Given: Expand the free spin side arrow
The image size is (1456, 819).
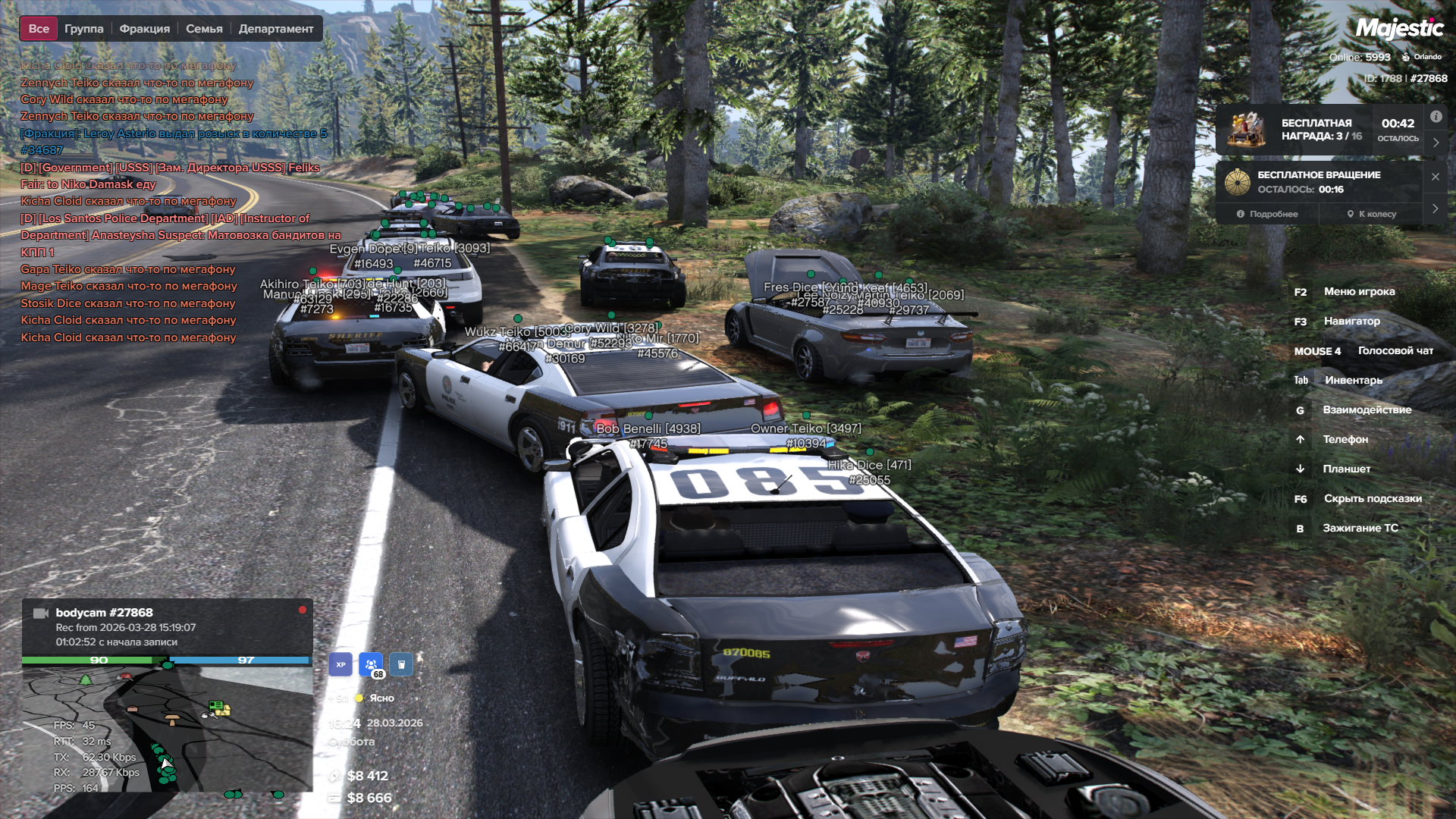Looking at the screenshot, I should click(1436, 209).
